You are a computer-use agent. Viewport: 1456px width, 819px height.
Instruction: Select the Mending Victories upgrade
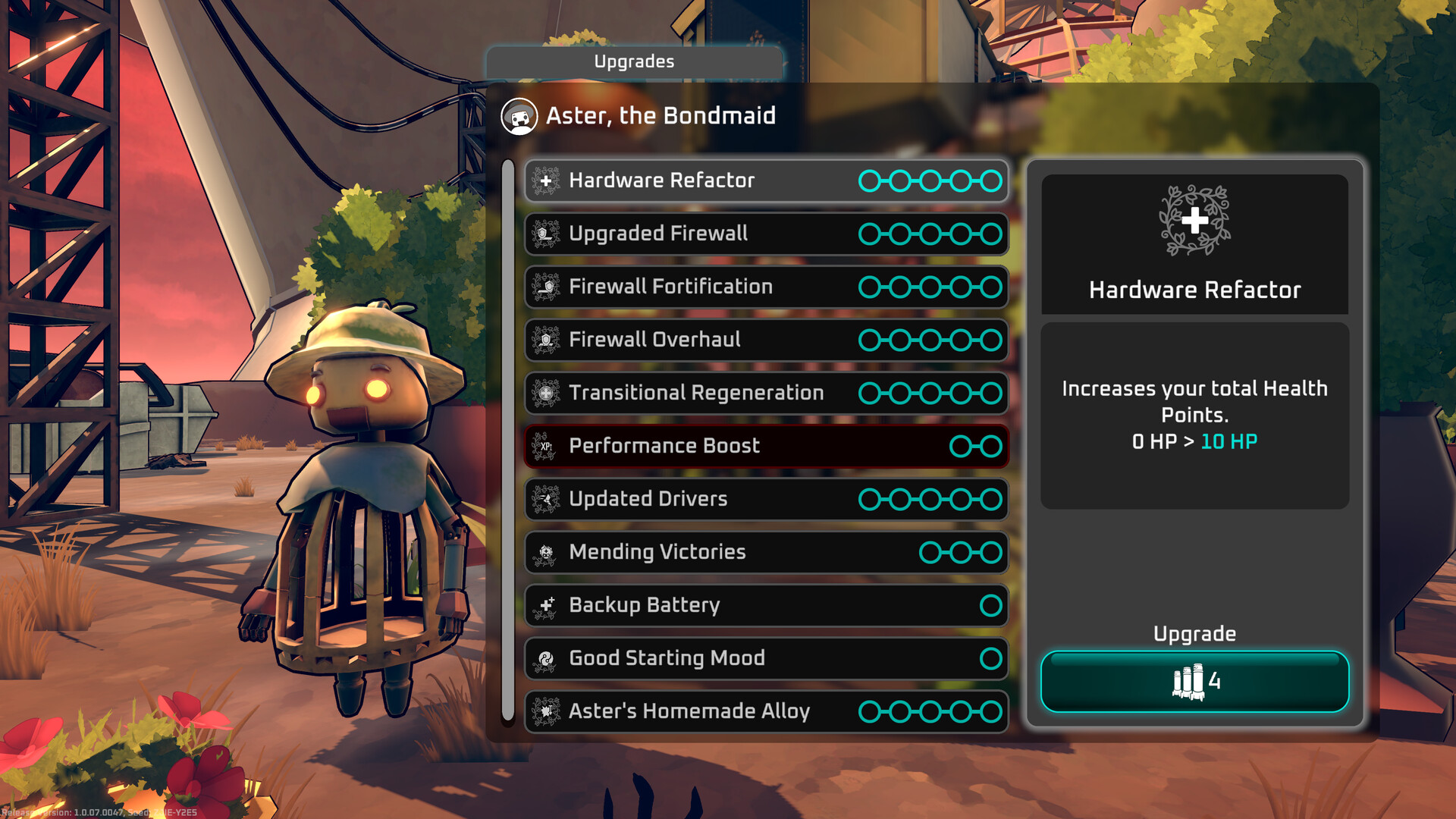(x=766, y=552)
